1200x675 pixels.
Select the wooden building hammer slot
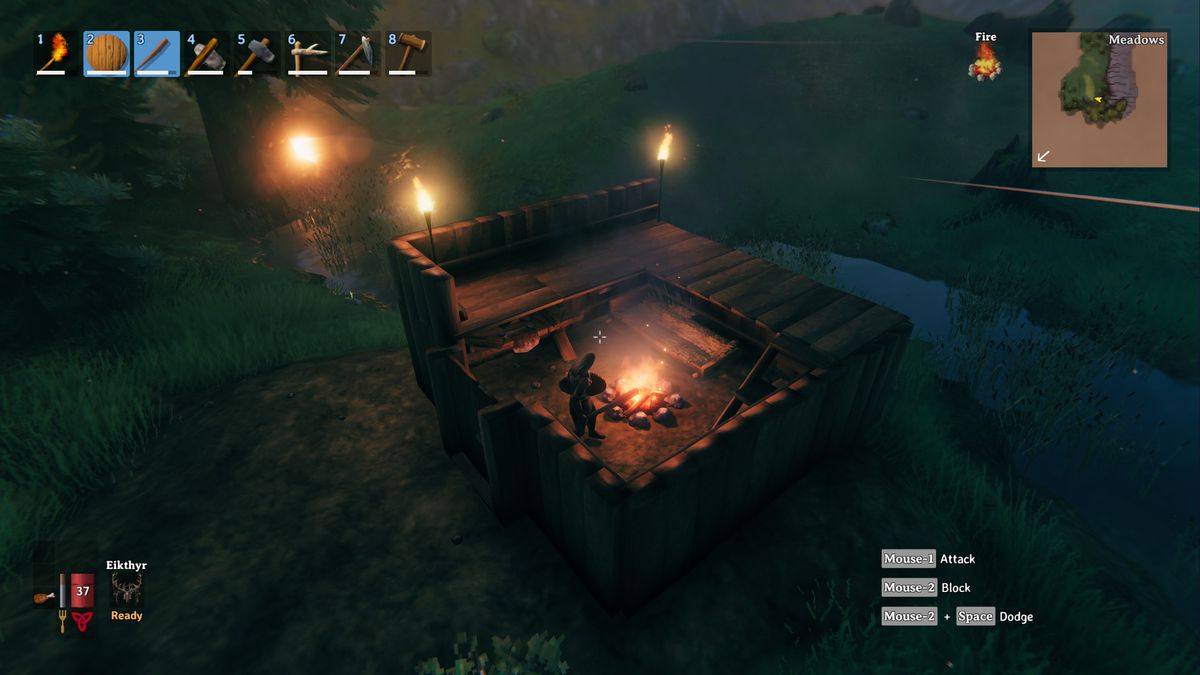(x=408, y=54)
